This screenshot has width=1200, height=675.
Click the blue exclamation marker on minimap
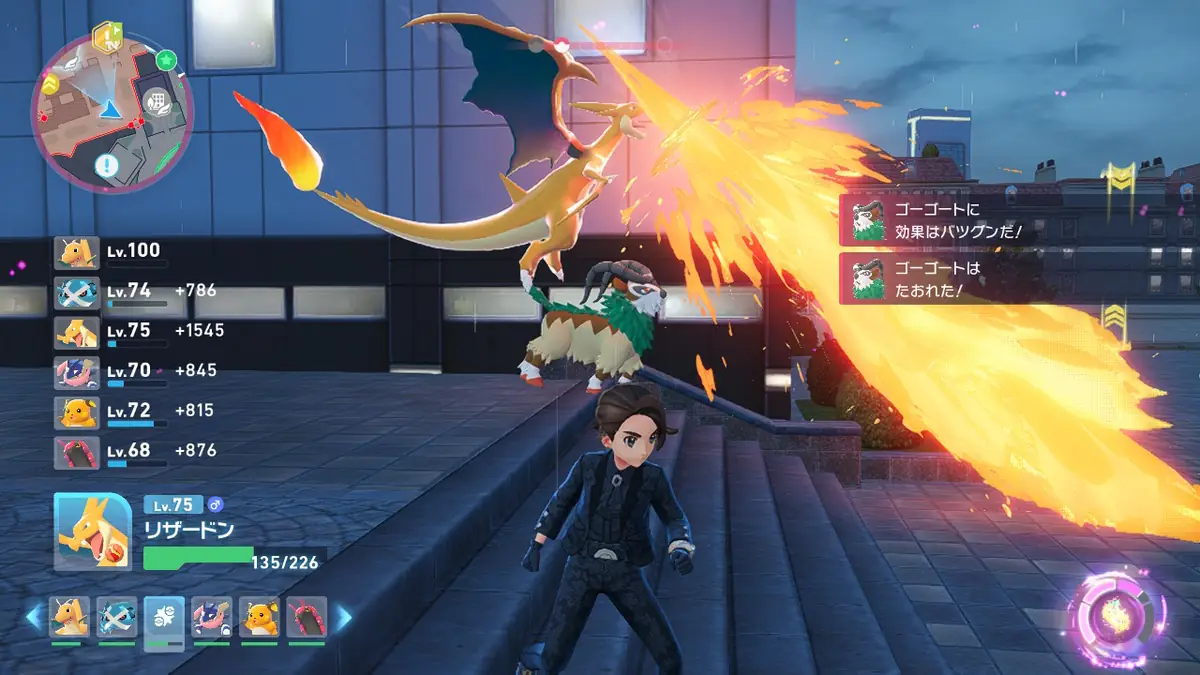pos(107,165)
